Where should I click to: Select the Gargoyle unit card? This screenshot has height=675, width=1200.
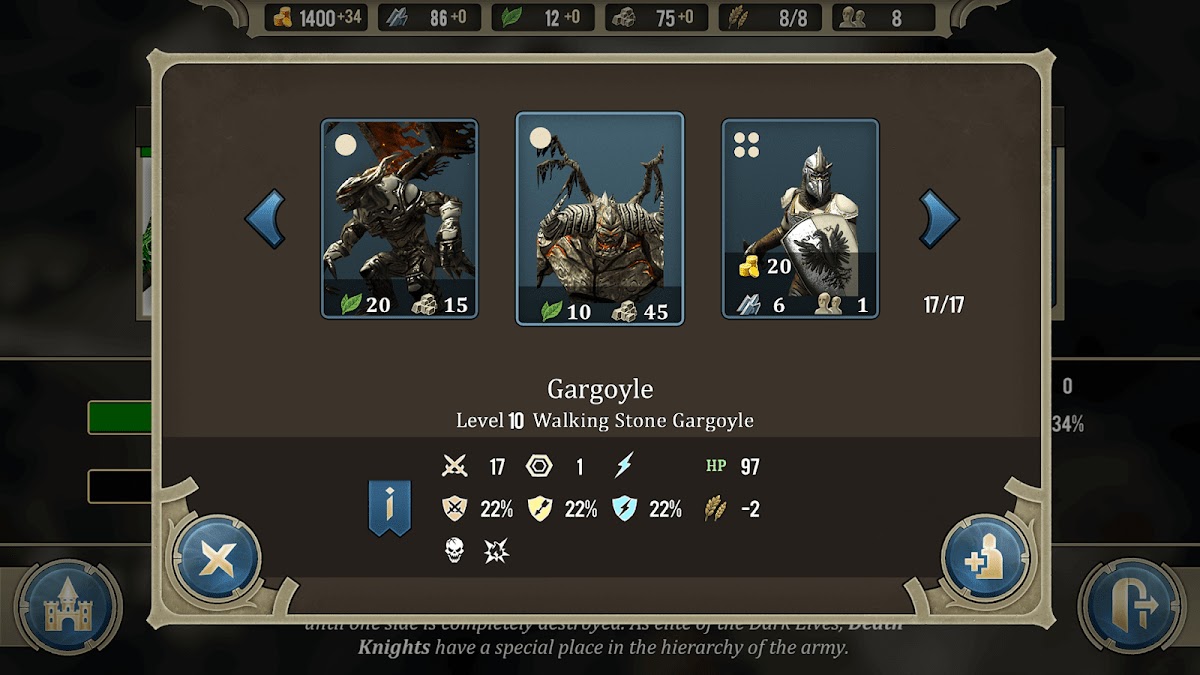point(600,219)
